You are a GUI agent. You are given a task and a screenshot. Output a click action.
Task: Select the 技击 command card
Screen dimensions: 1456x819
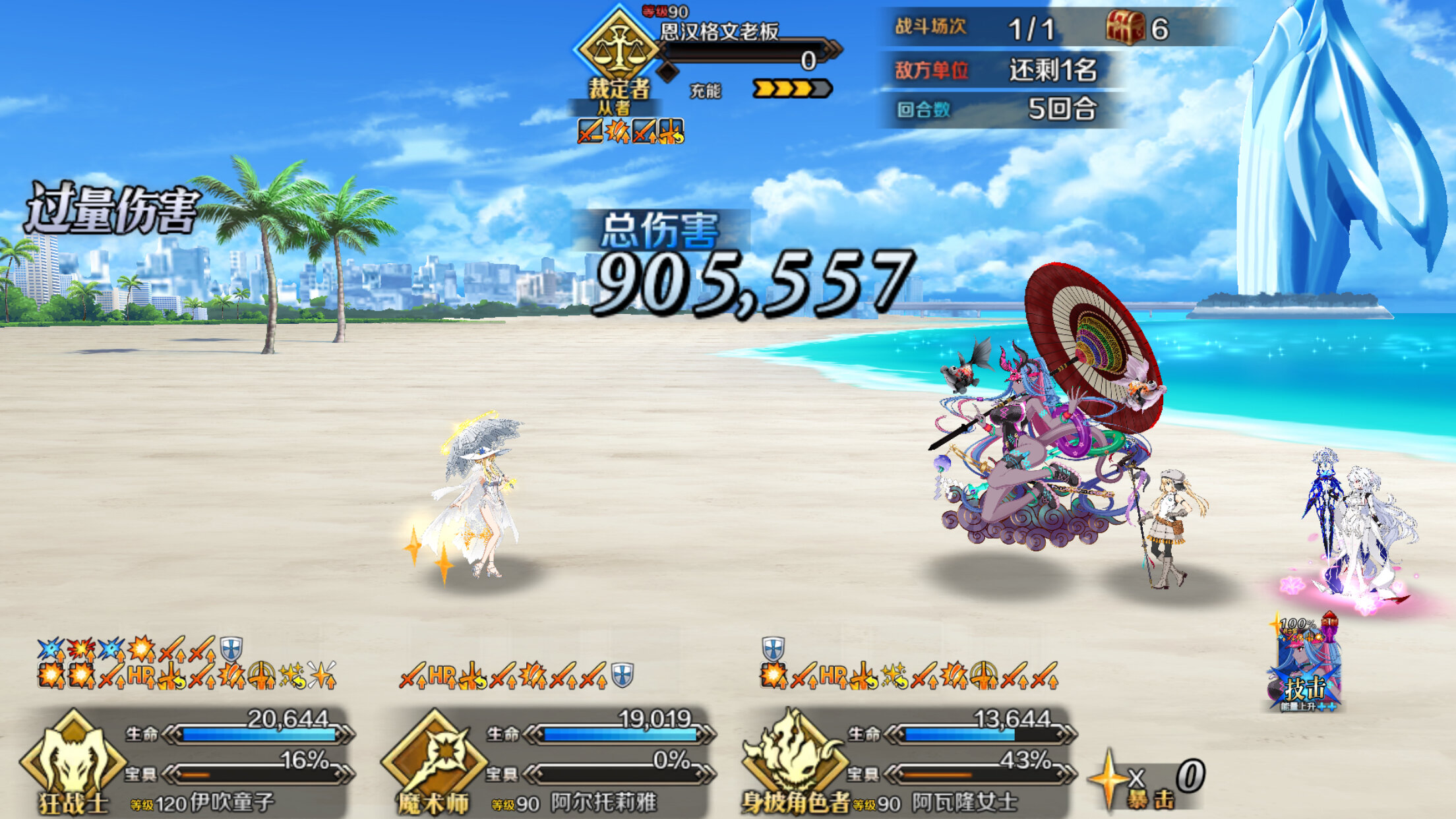[1304, 666]
